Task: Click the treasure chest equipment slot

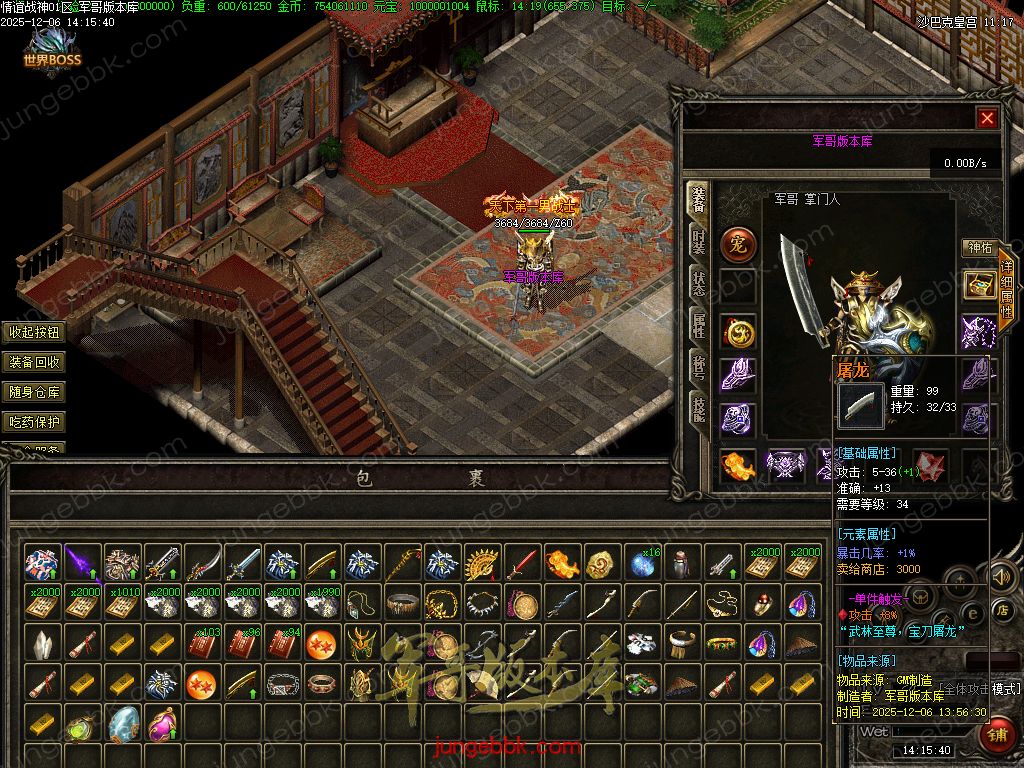Action: (x=979, y=285)
